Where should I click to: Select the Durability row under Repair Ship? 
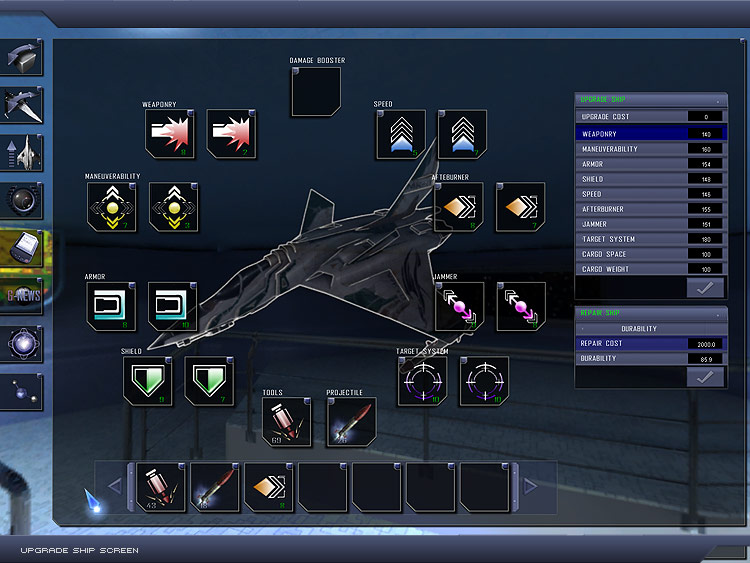pyautogui.click(x=650, y=357)
